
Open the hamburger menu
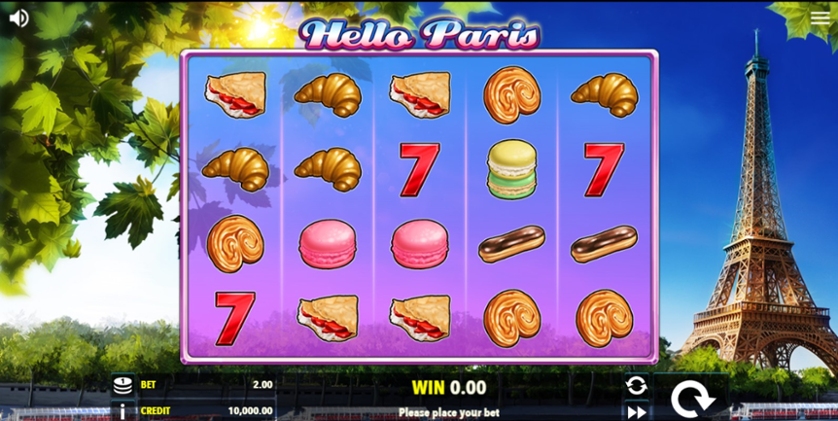tap(820, 18)
